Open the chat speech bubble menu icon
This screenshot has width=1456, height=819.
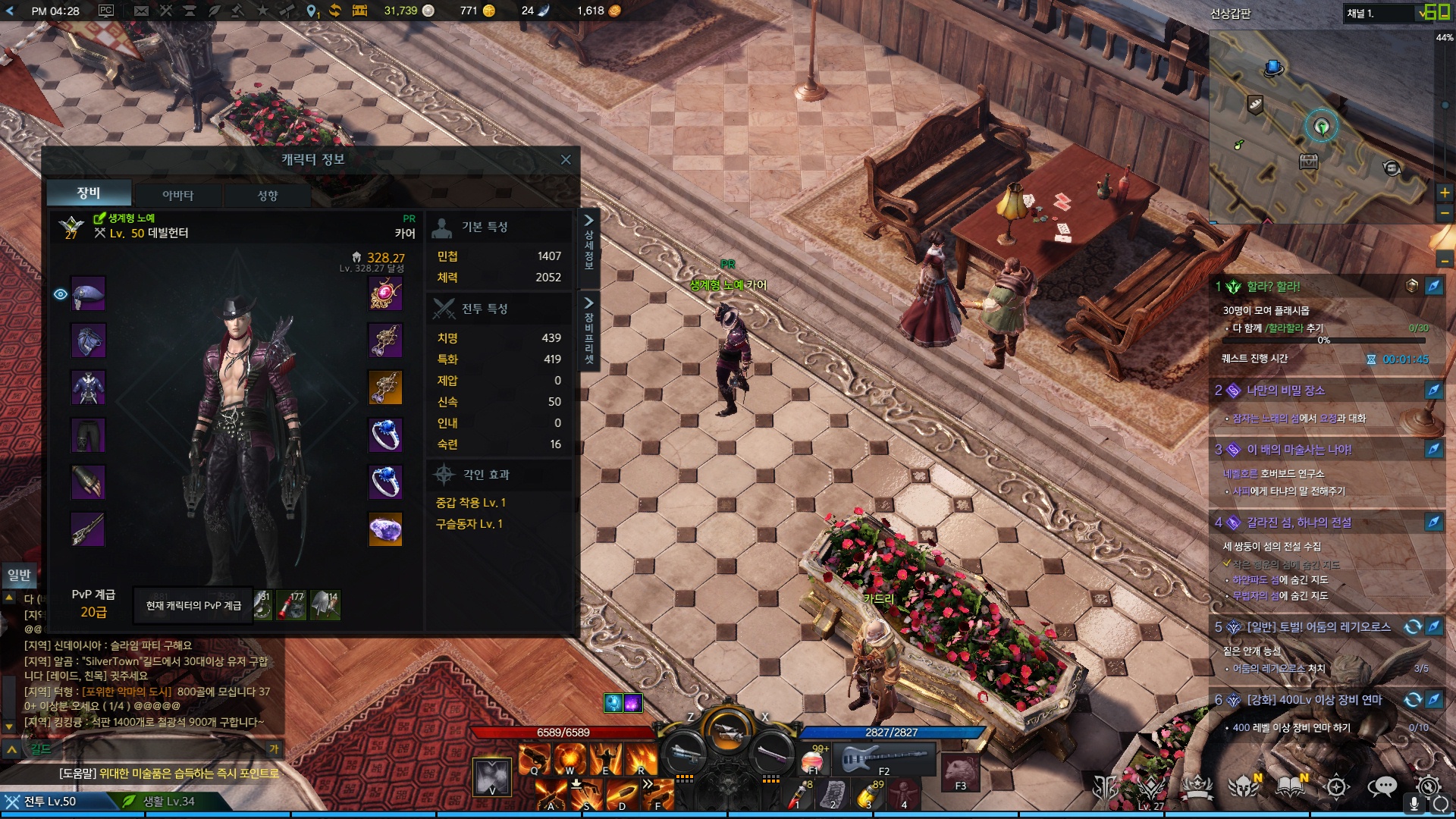[1382, 787]
